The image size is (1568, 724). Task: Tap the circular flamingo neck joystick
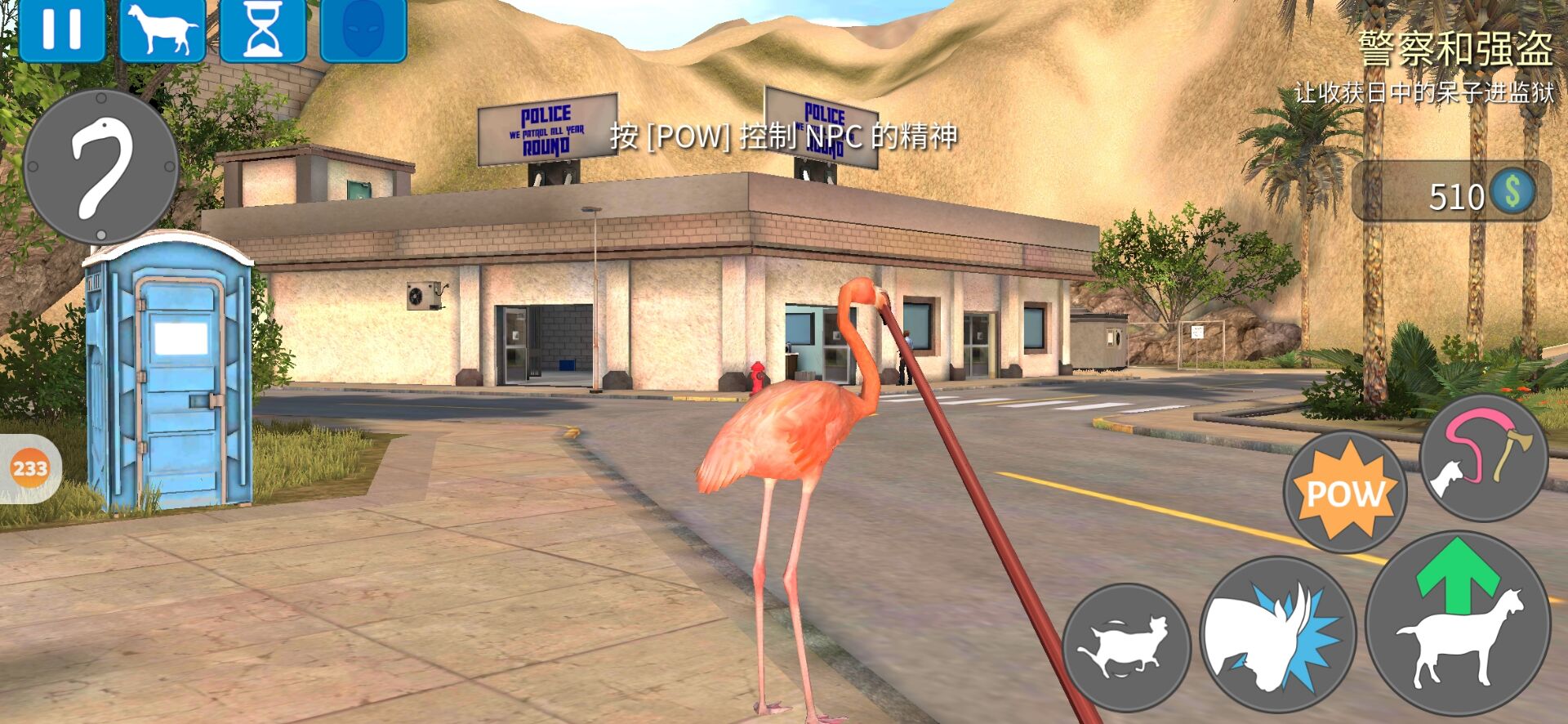click(x=101, y=168)
